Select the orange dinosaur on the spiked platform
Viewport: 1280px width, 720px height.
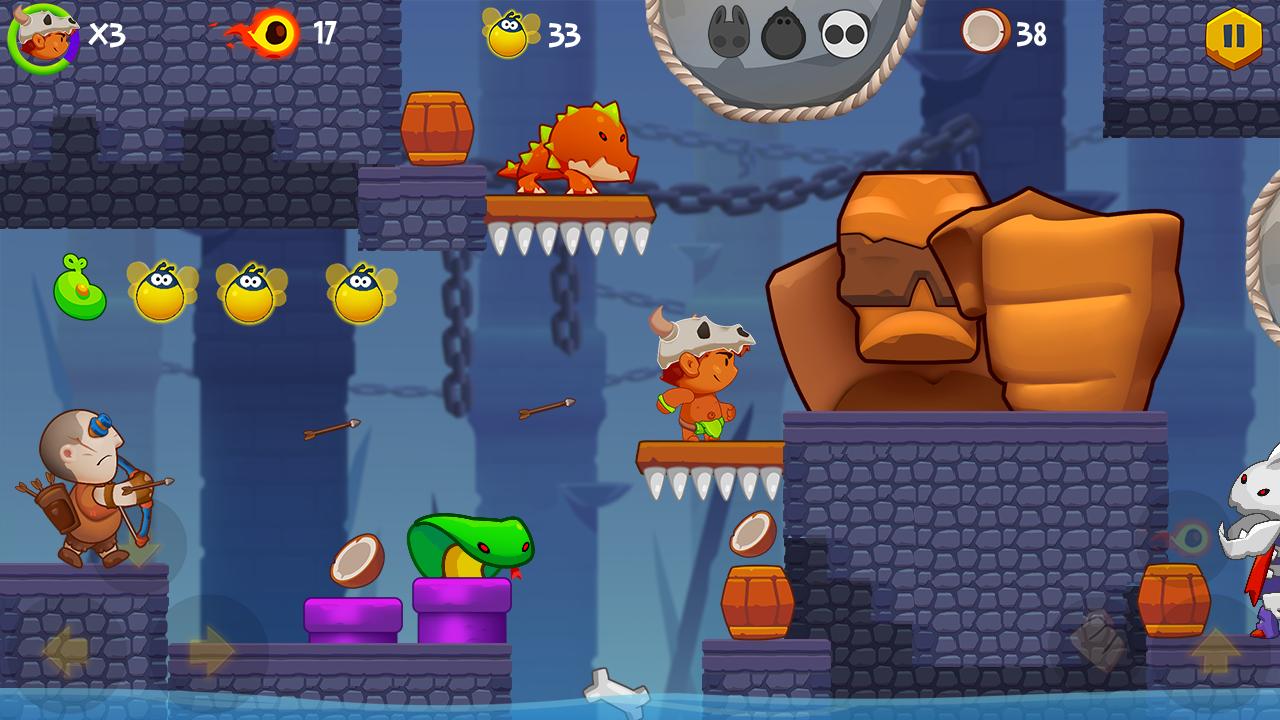click(570, 150)
